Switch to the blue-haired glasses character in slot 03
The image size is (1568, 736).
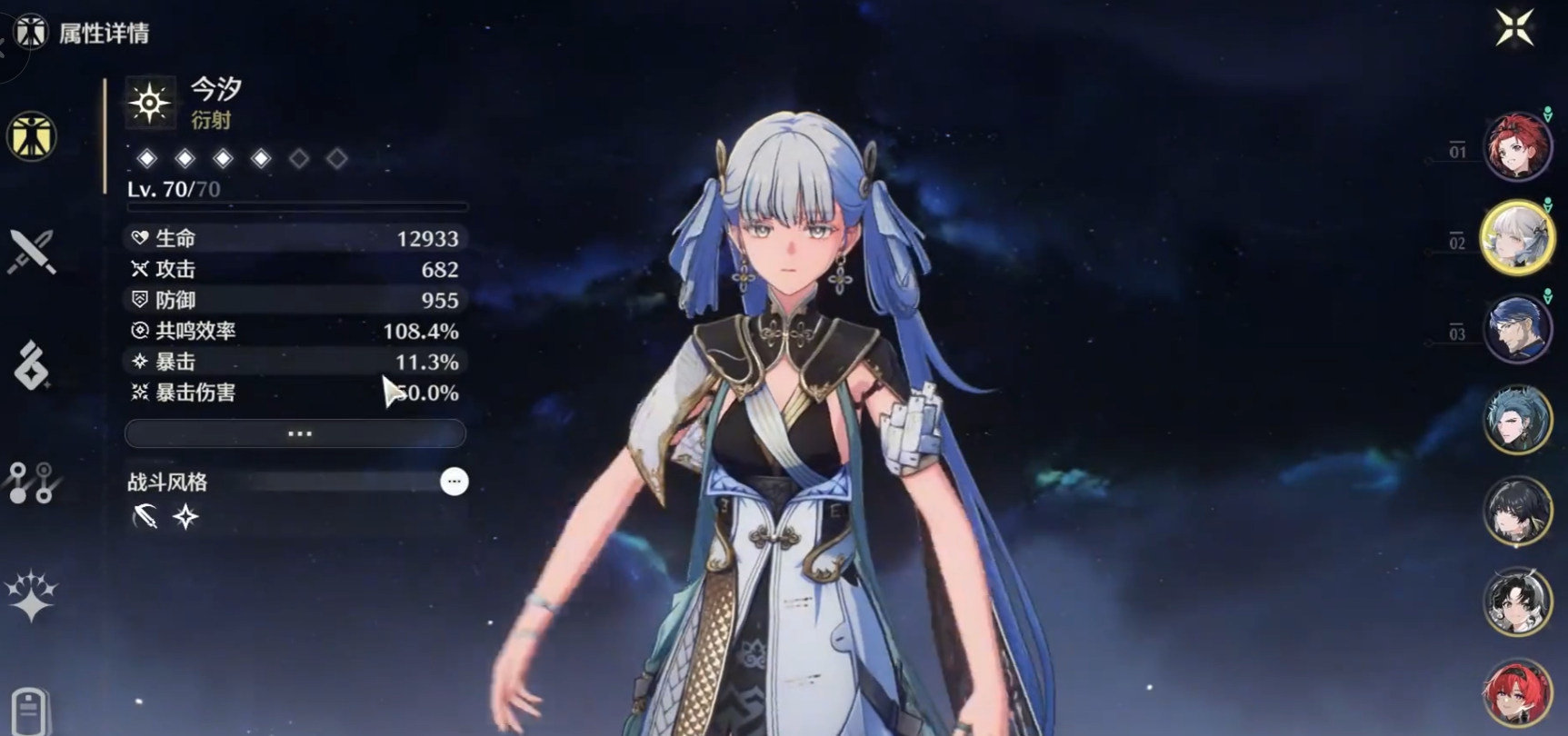pos(1517,329)
